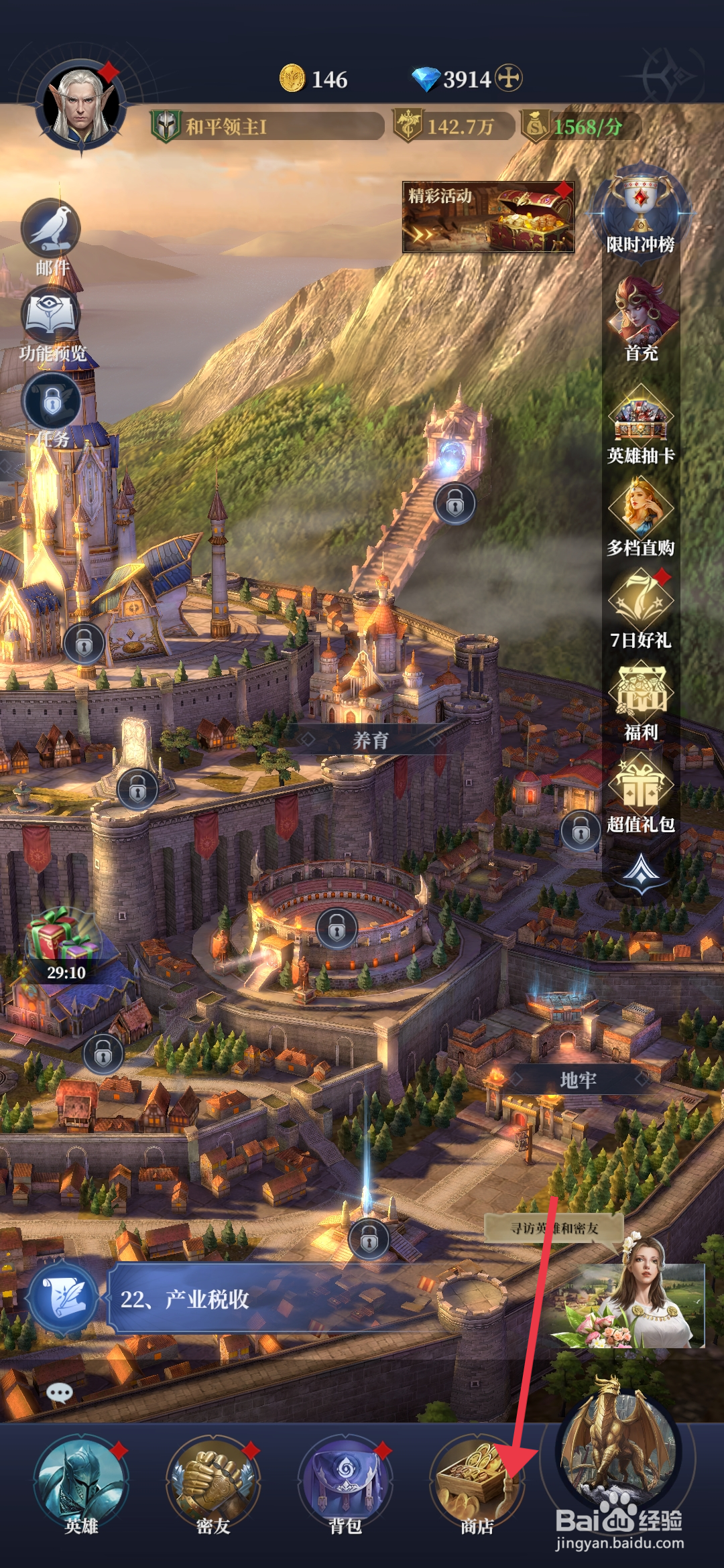This screenshot has height=1568, width=724.
Task: Open the 精彩活动 events banner
Action: (488, 217)
